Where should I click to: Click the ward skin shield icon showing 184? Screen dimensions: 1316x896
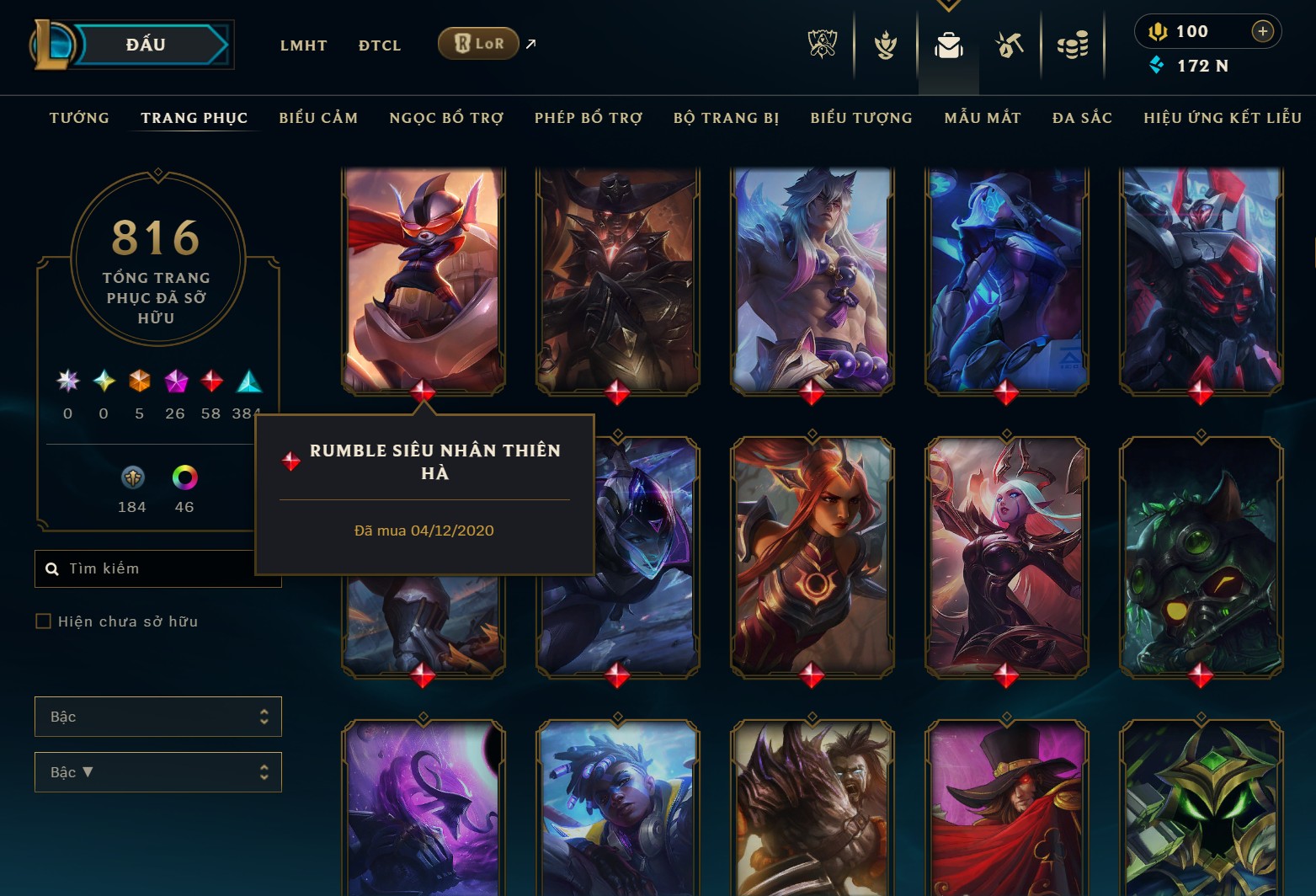[x=131, y=477]
